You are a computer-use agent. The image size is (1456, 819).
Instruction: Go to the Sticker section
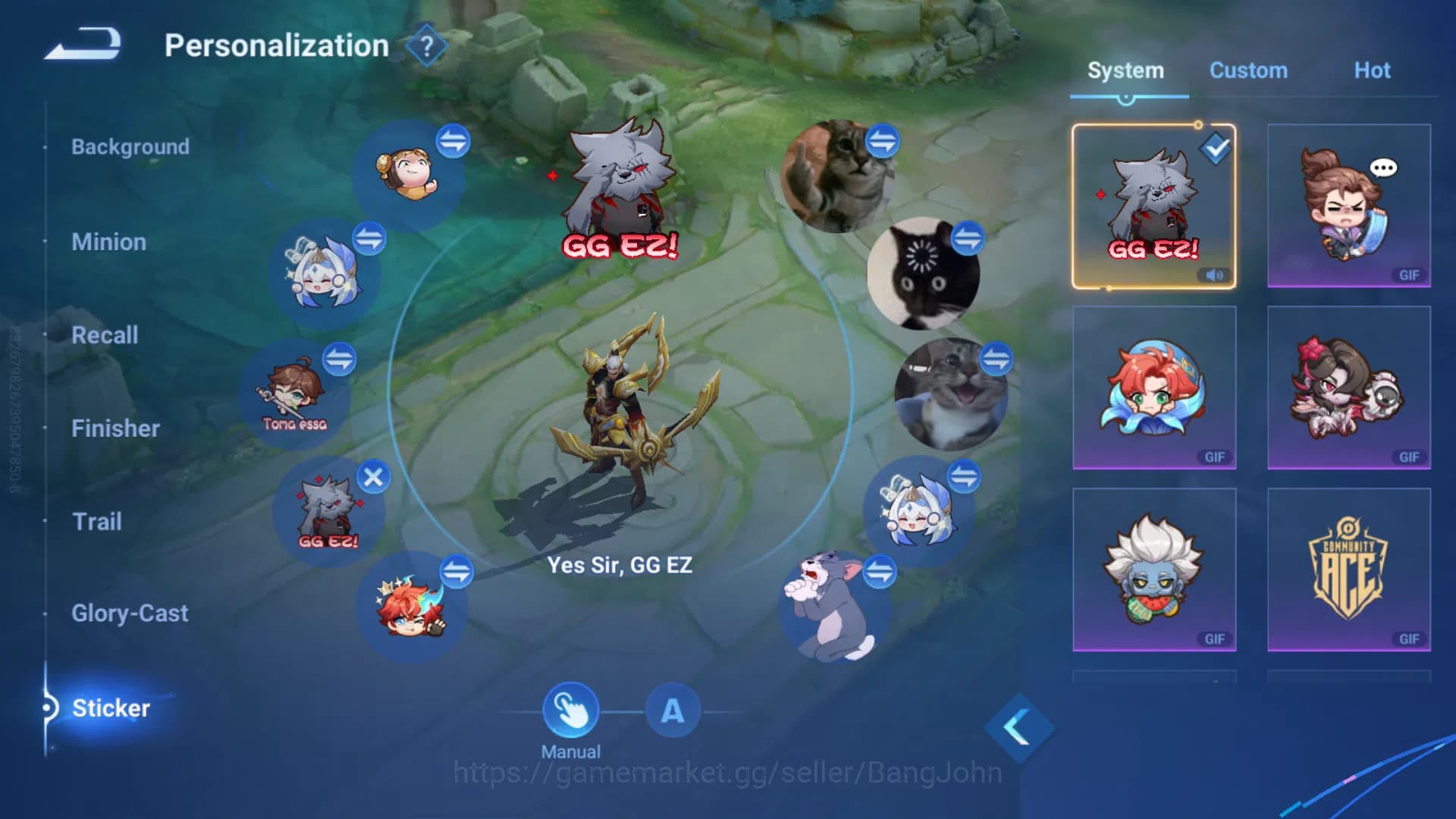[x=111, y=708]
